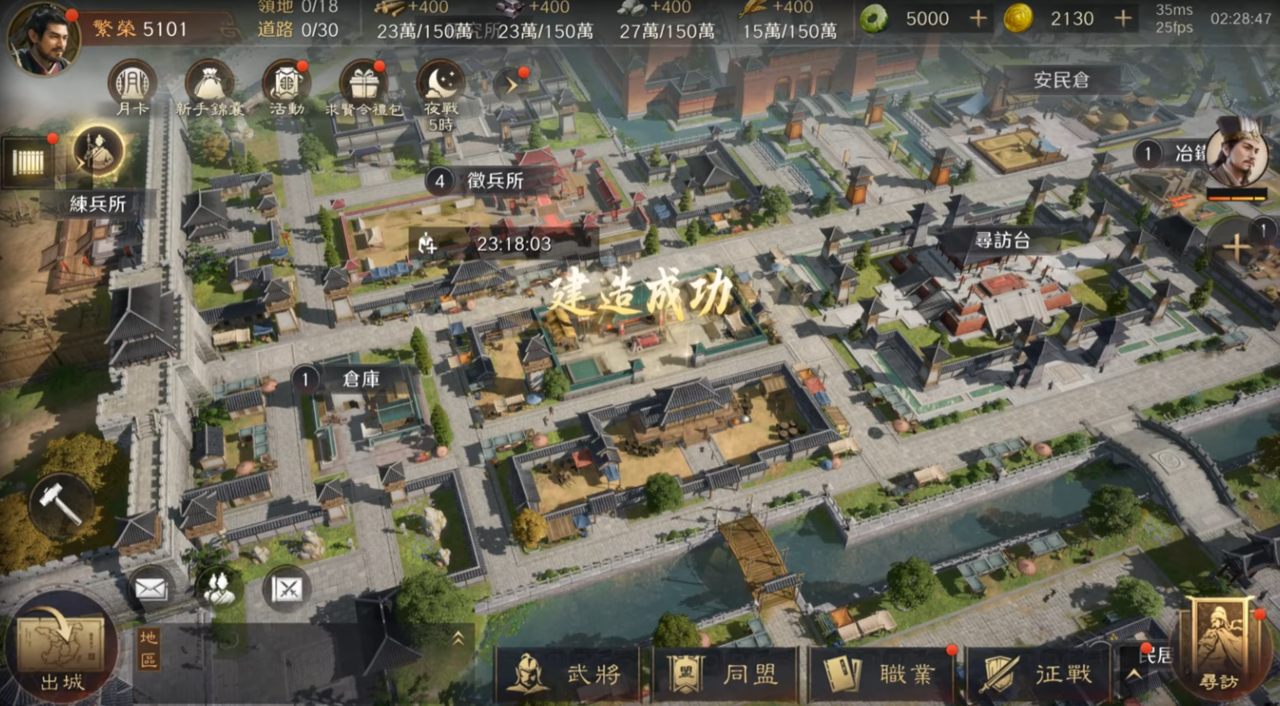The height and width of the screenshot is (706, 1280).
Task: Open the 求賢令禮包 gift pack
Action: pyautogui.click(x=363, y=82)
